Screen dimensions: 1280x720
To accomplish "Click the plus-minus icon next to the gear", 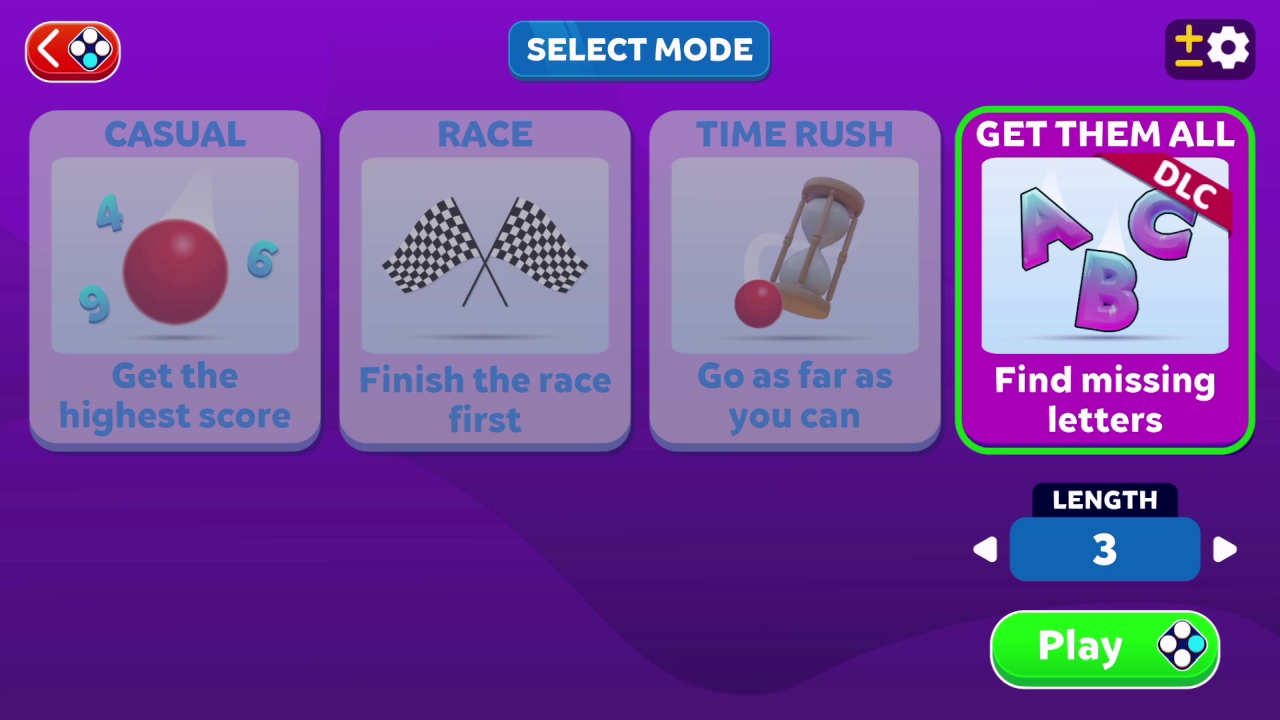I will pos(1188,48).
